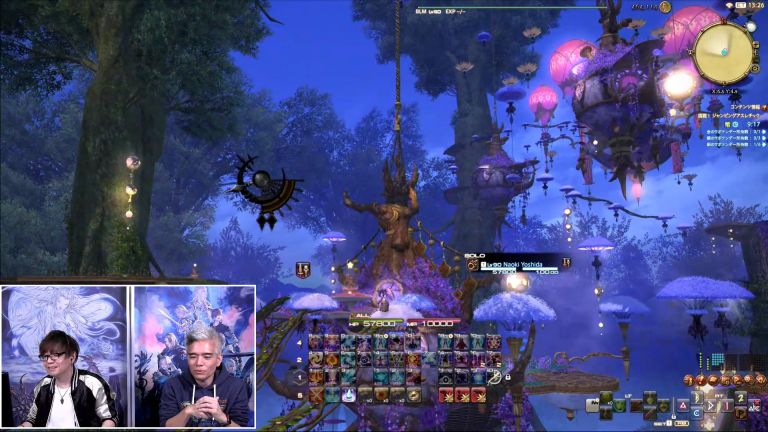This screenshot has height=432, width=768.
Task: Zoom out the minimap with the minus button
Action: pos(755,58)
